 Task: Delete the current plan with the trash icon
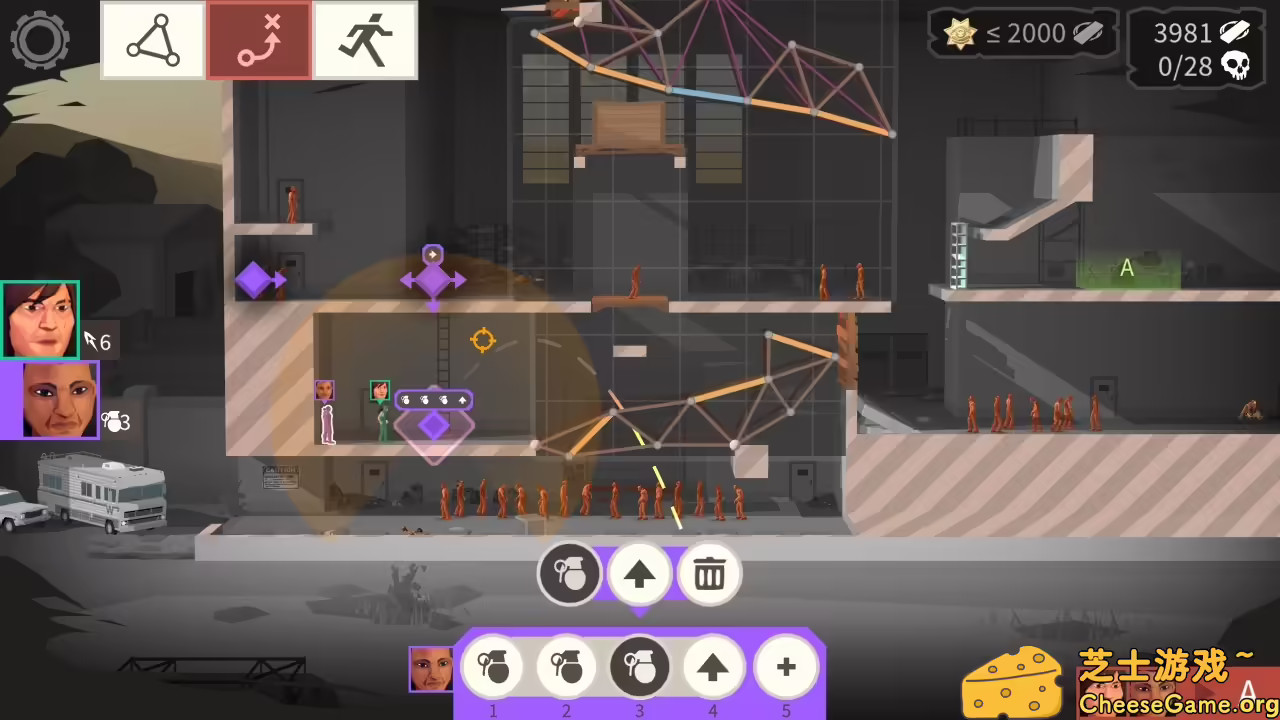710,573
